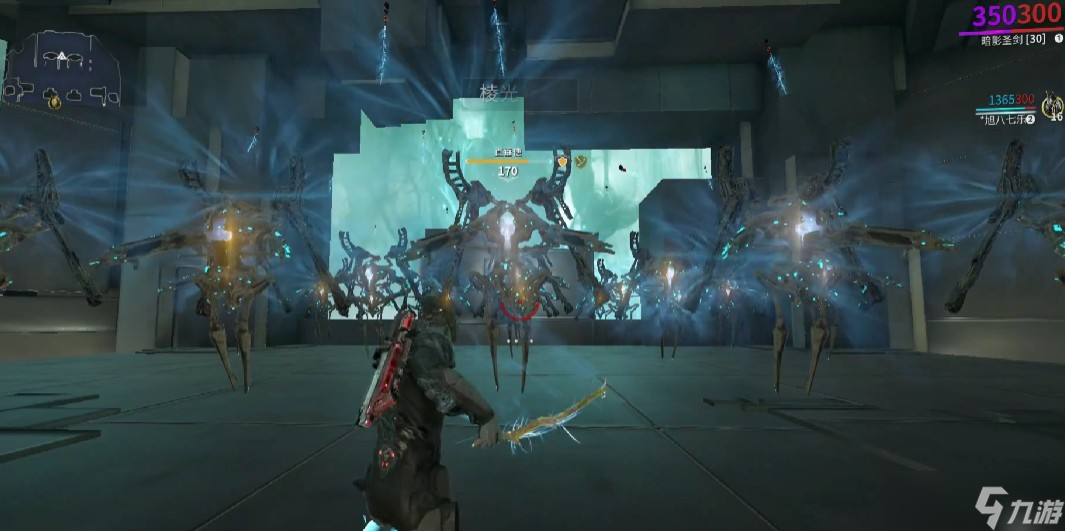1065x531 pixels.
Task: Click the yellow objective marker on the minimap
Action: [54, 99]
